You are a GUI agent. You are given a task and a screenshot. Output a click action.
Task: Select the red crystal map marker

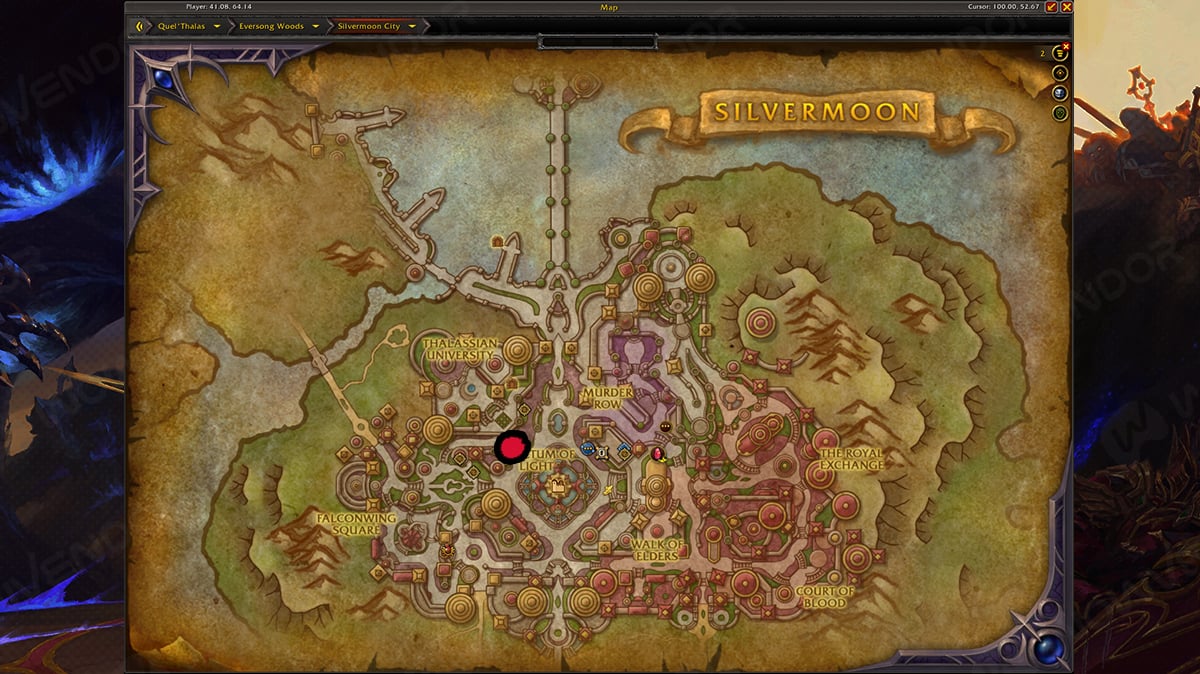[657, 455]
